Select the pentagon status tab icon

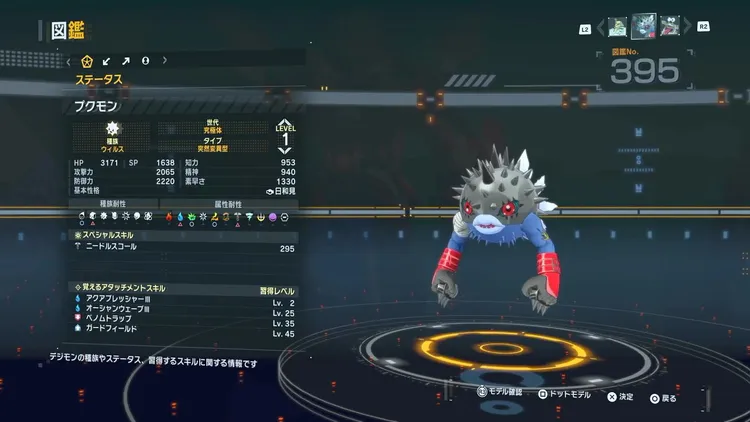[87, 60]
